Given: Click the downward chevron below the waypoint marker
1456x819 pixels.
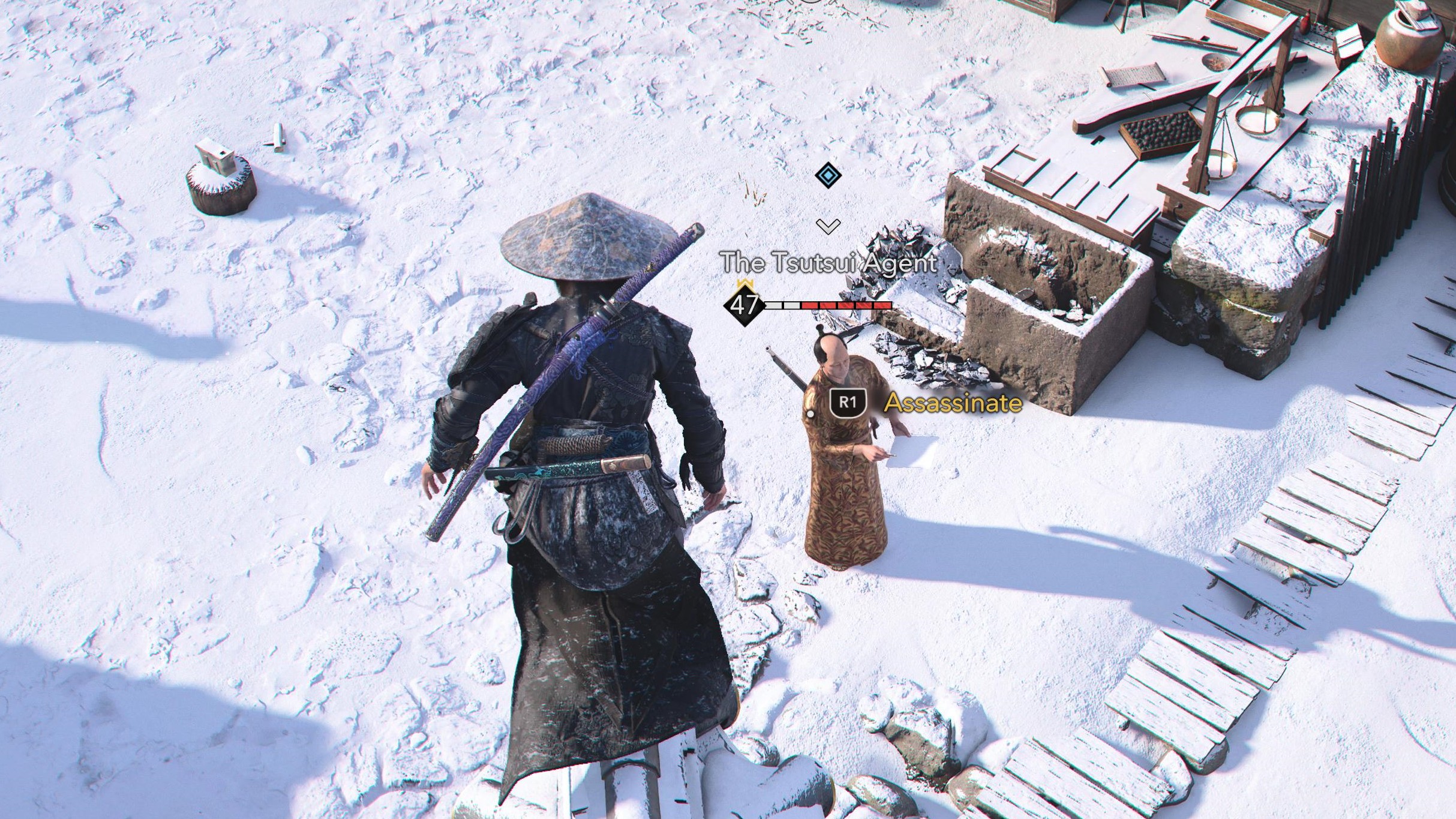Looking at the screenshot, I should click(828, 226).
